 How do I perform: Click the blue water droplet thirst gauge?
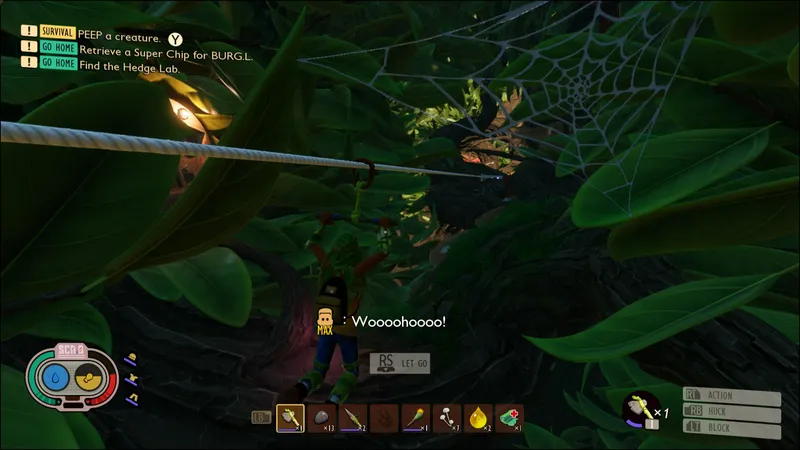point(56,378)
